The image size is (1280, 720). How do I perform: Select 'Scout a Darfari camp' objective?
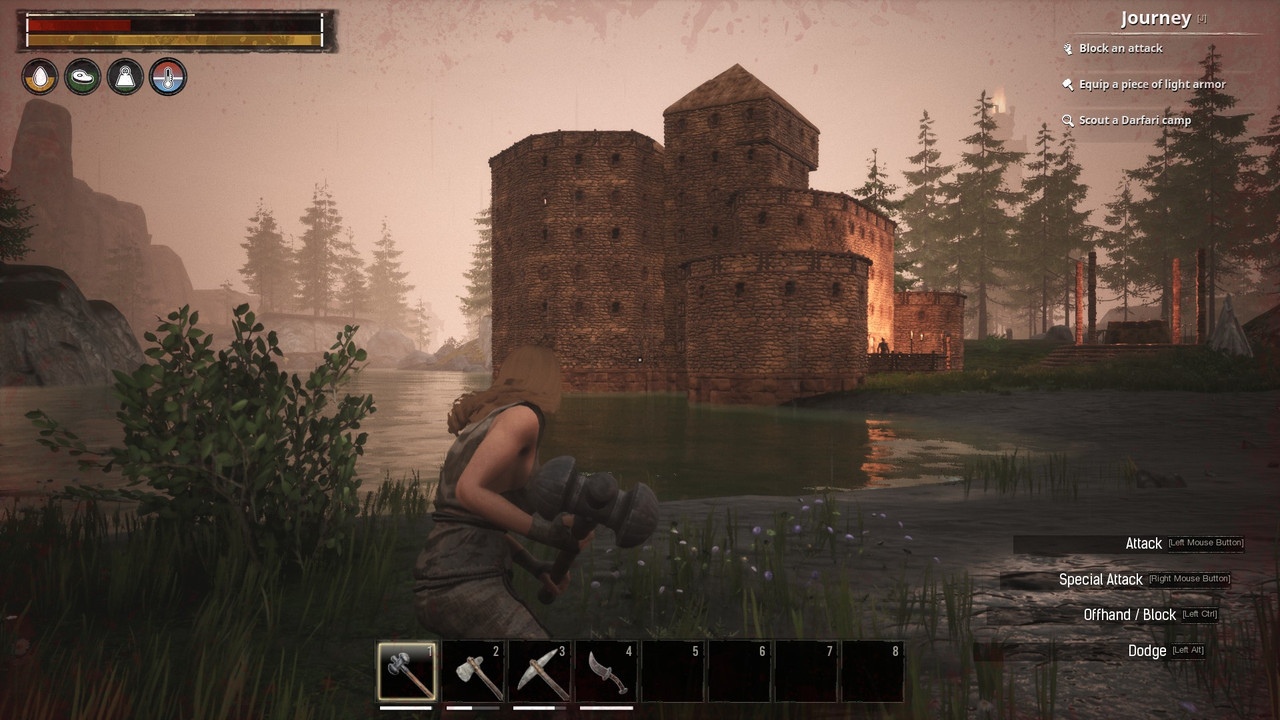point(1134,120)
